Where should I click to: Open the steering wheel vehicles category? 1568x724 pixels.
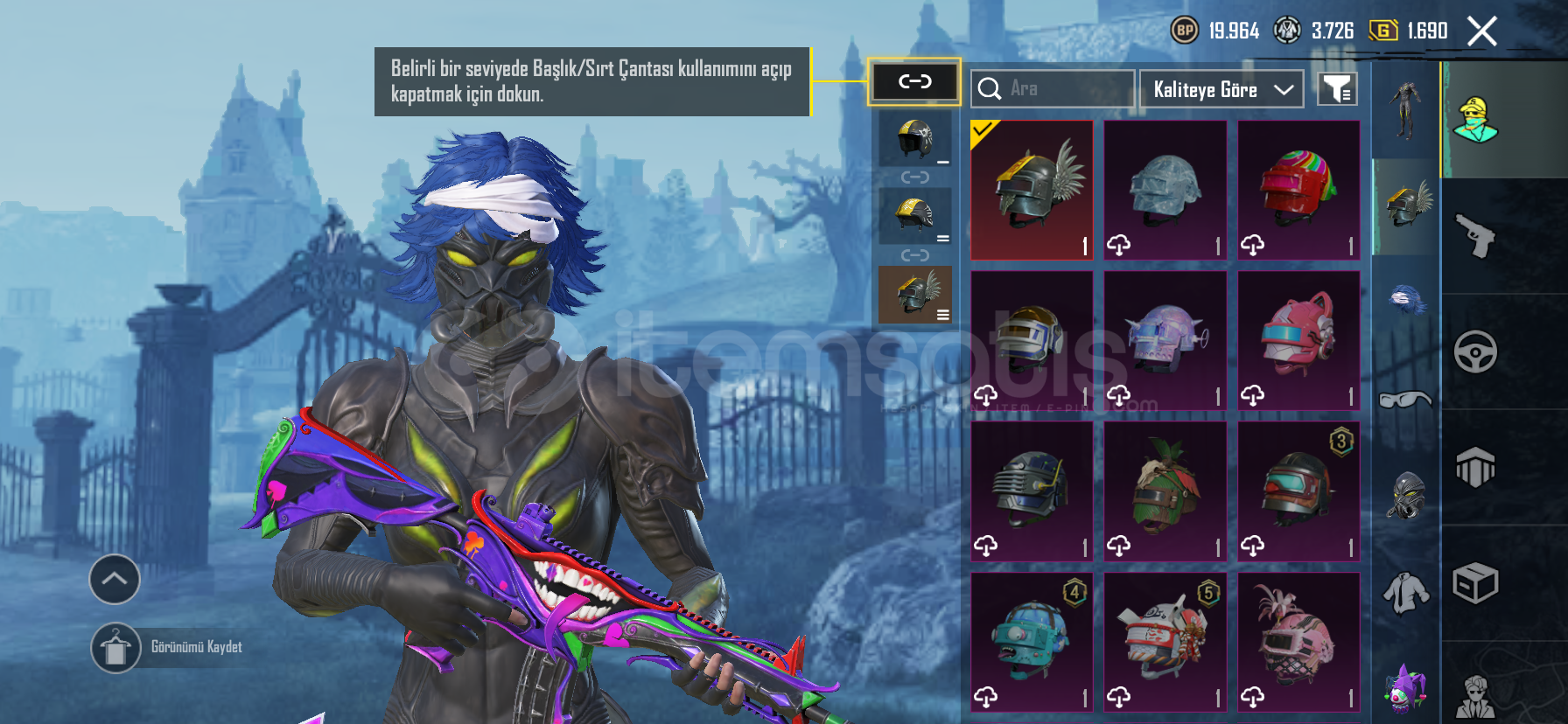pyautogui.click(x=1475, y=352)
